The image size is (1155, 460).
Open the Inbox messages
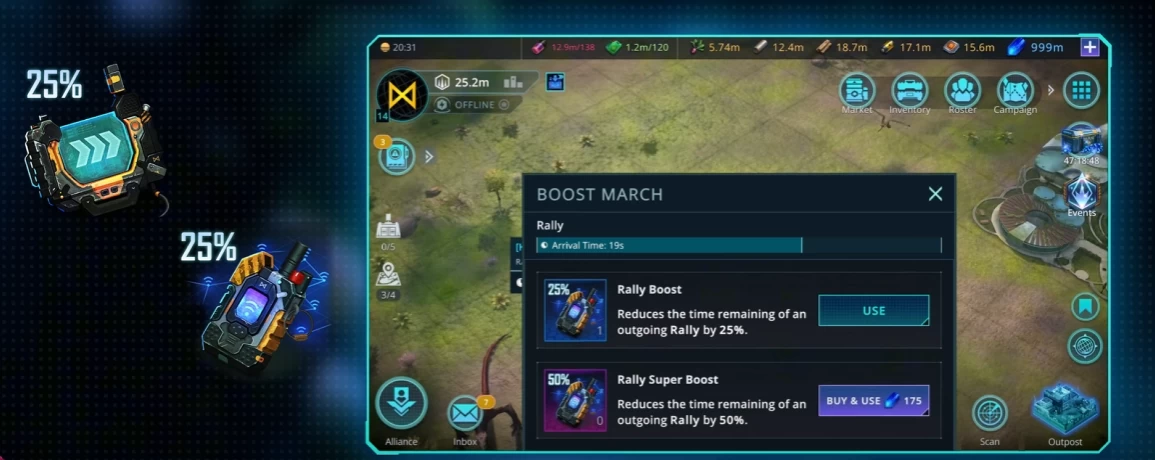click(x=465, y=413)
